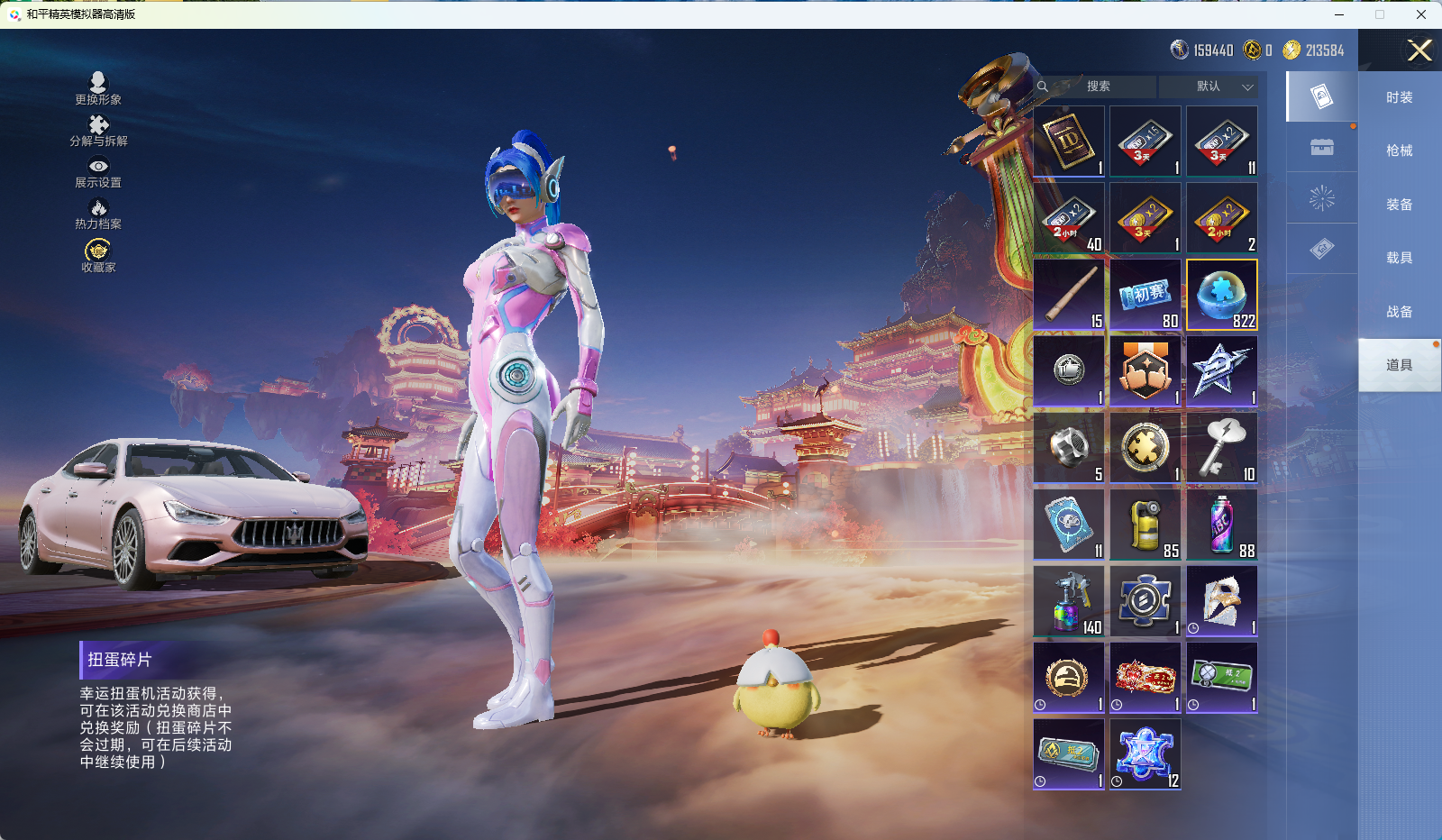Select the ID card item slot
Viewport: 1442px width, 840px height.
tap(1069, 142)
